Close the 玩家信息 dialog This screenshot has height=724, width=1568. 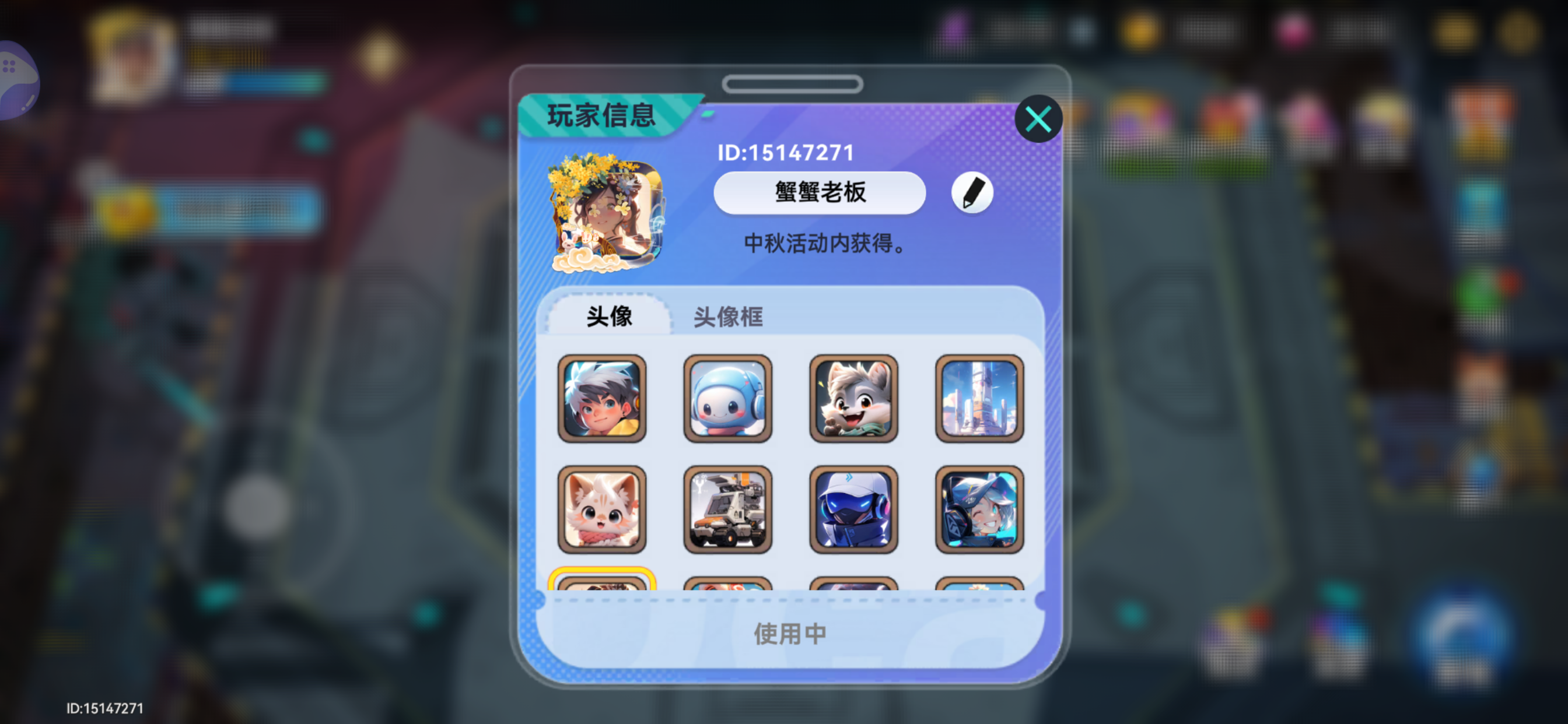point(1038,118)
